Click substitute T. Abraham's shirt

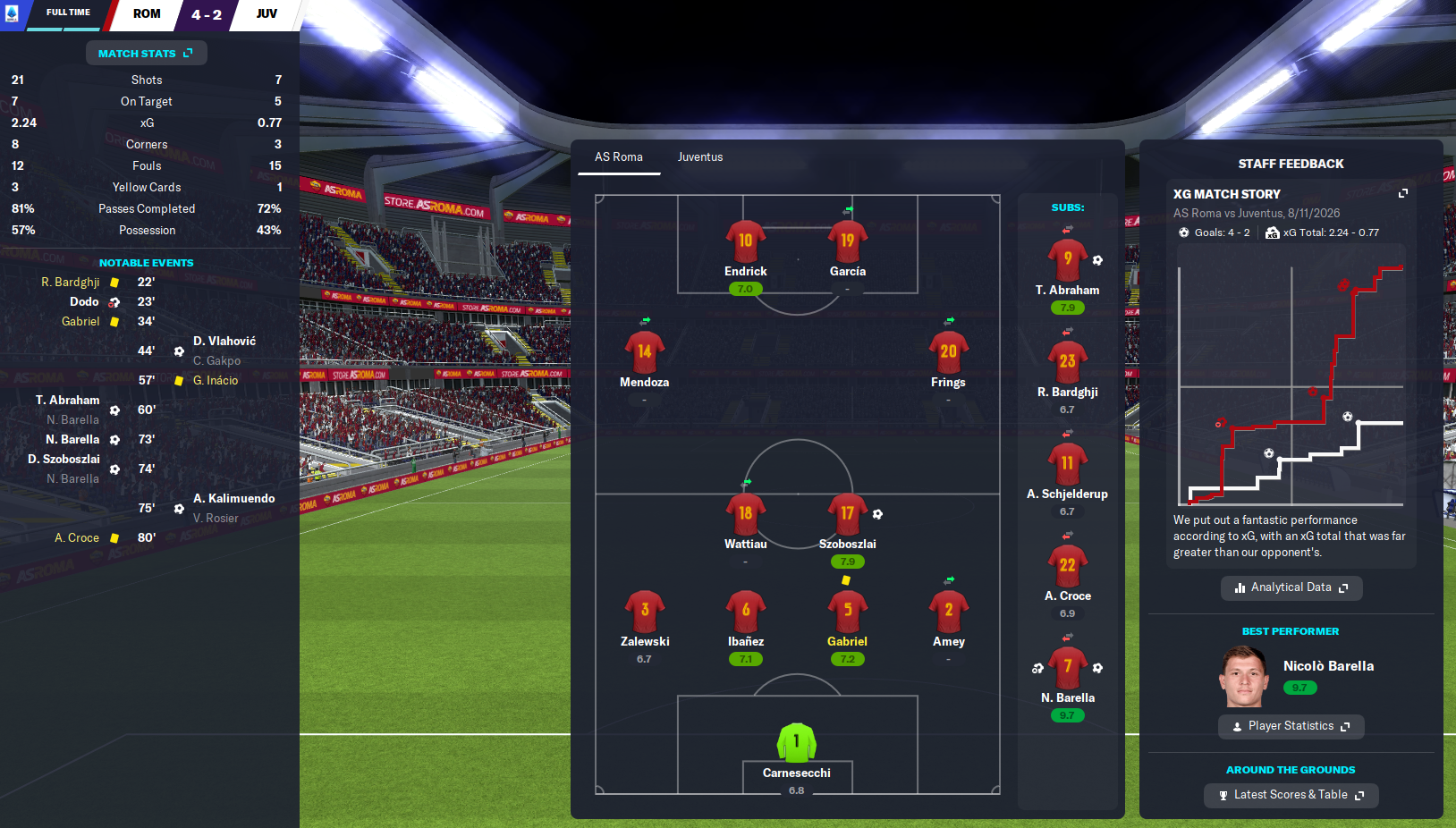[1067, 260]
